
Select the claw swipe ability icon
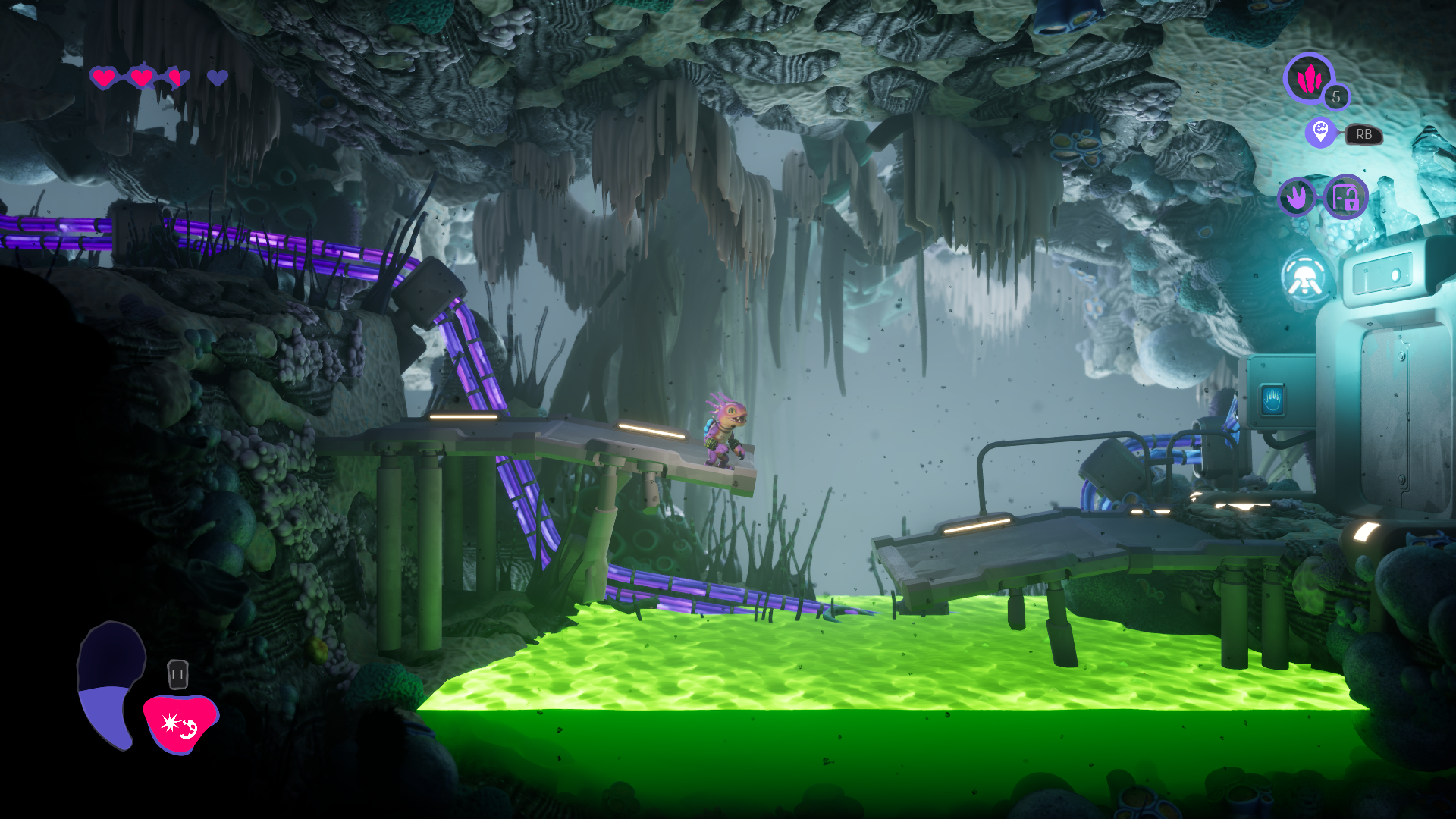click(x=1297, y=197)
